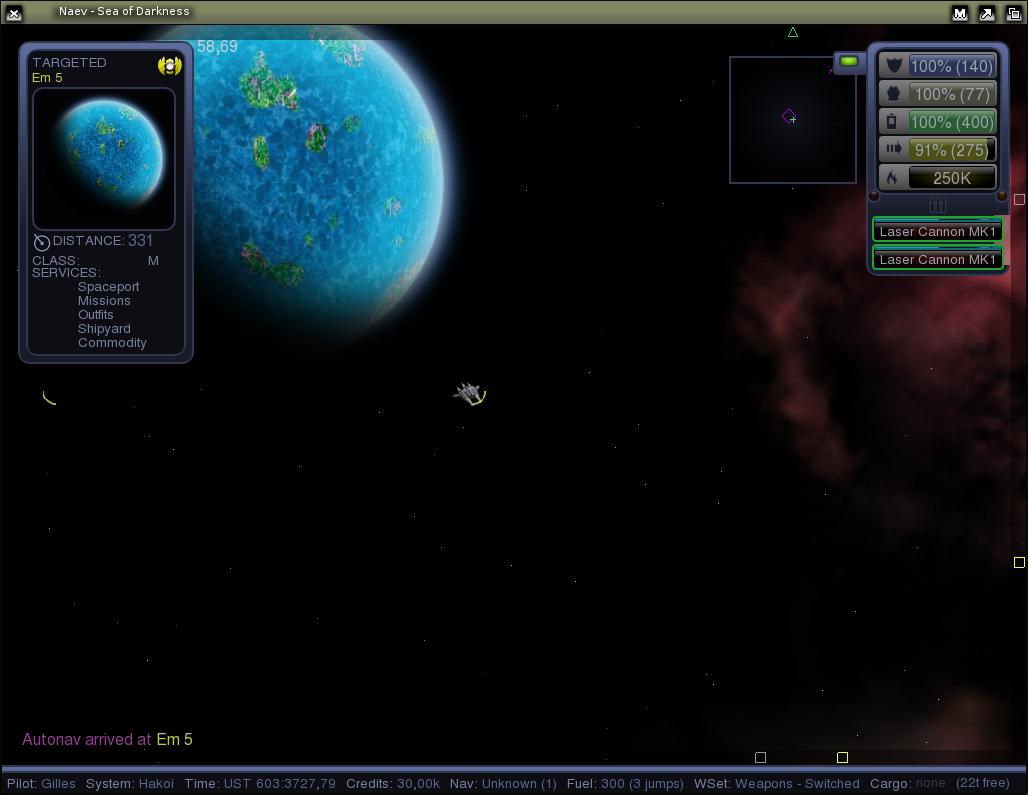The image size is (1028, 795).
Task: Click the radar minimap
Action: pos(792,120)
